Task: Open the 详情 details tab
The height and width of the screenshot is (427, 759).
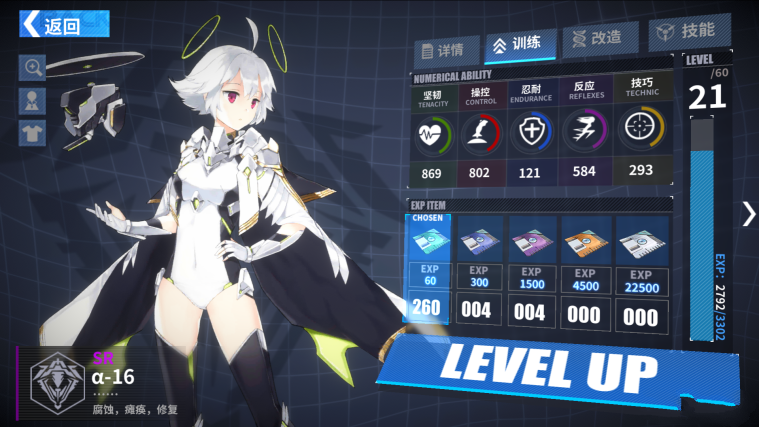Action: (x=442, y=50)
